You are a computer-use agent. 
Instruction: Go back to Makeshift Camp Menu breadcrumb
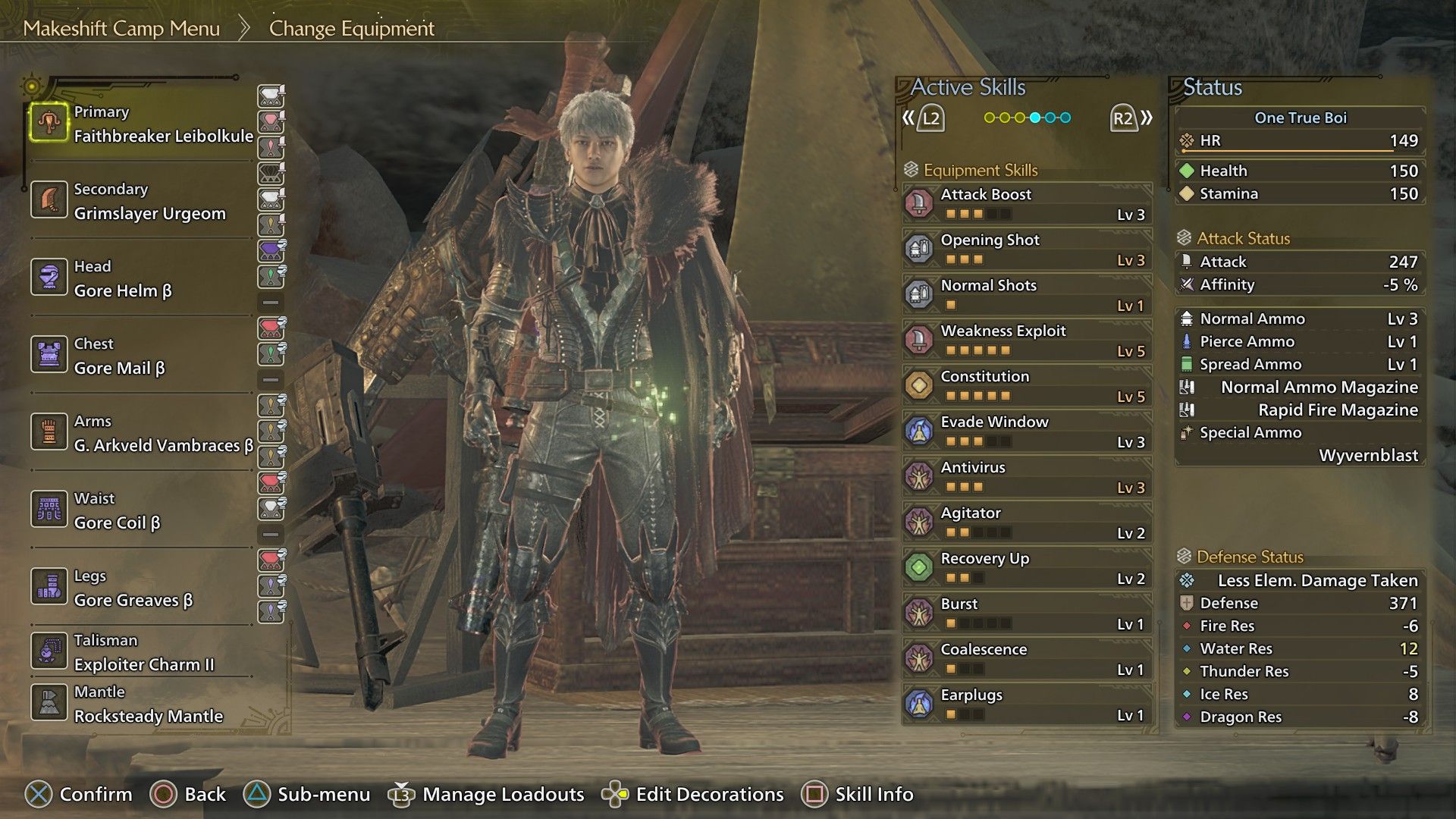[121, 29]
